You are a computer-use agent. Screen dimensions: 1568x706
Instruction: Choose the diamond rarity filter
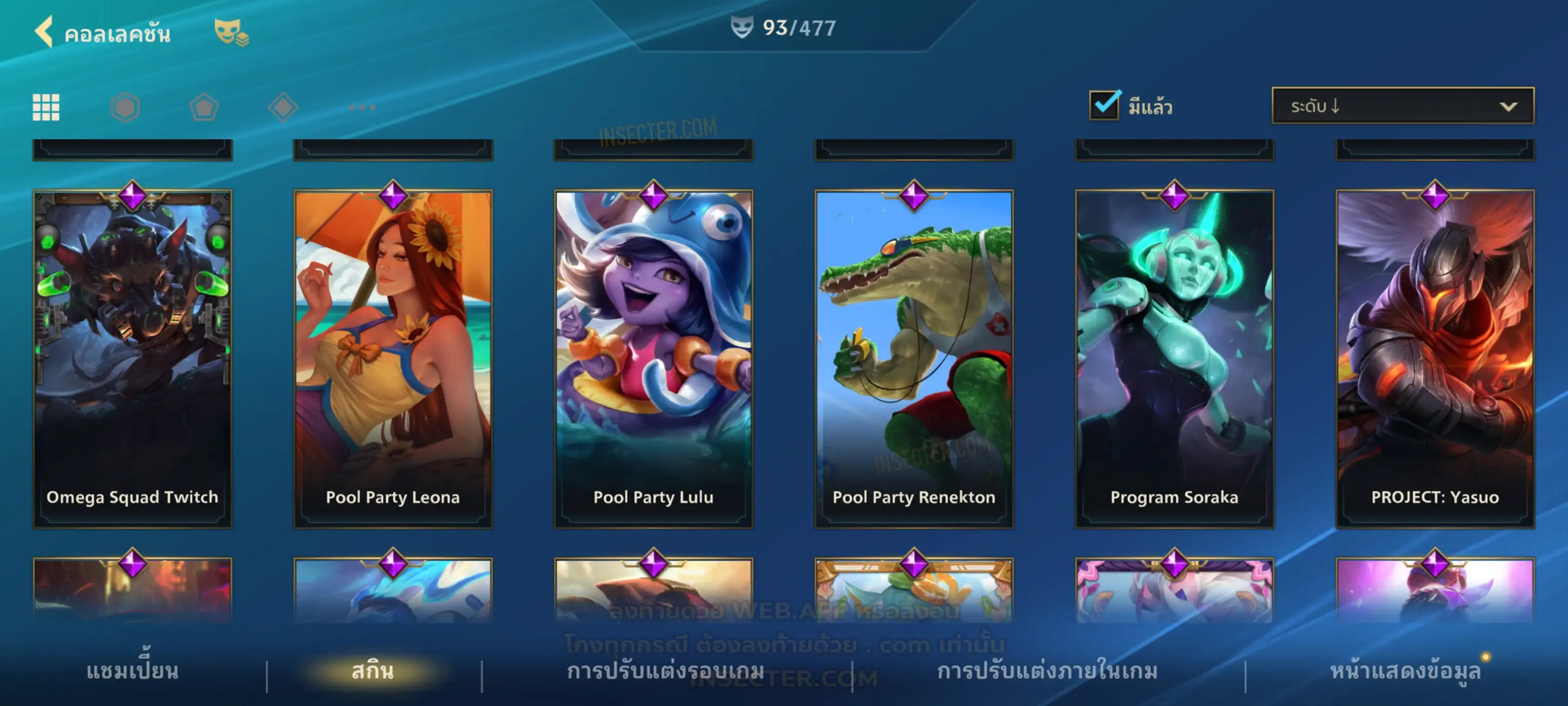click(x=283, y=107)
